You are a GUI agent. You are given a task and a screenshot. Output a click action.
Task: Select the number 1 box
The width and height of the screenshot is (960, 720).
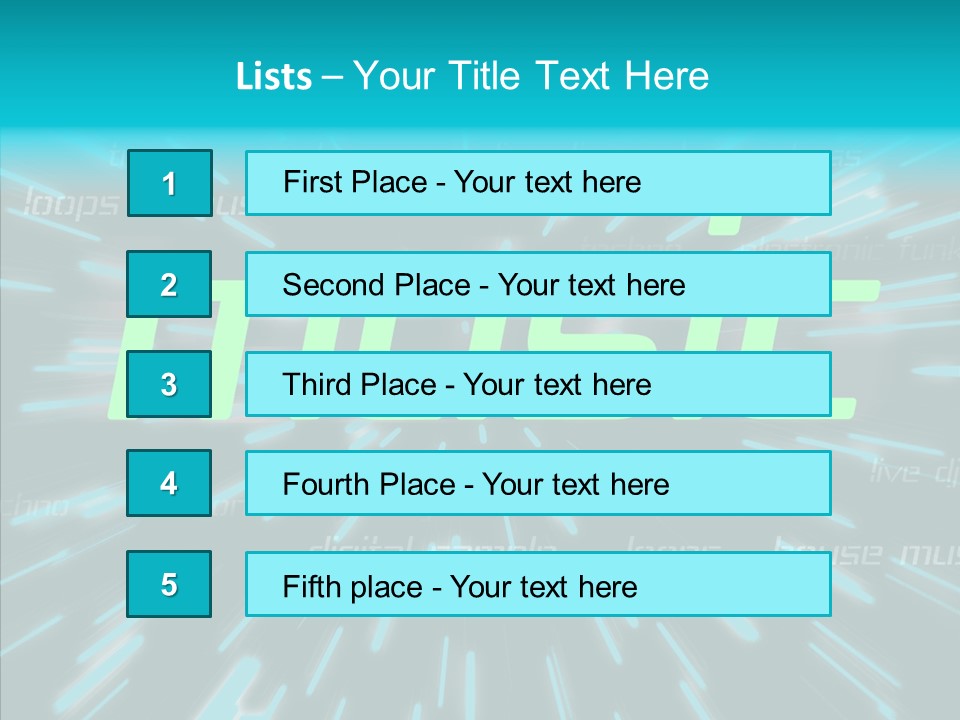(169, 183)
